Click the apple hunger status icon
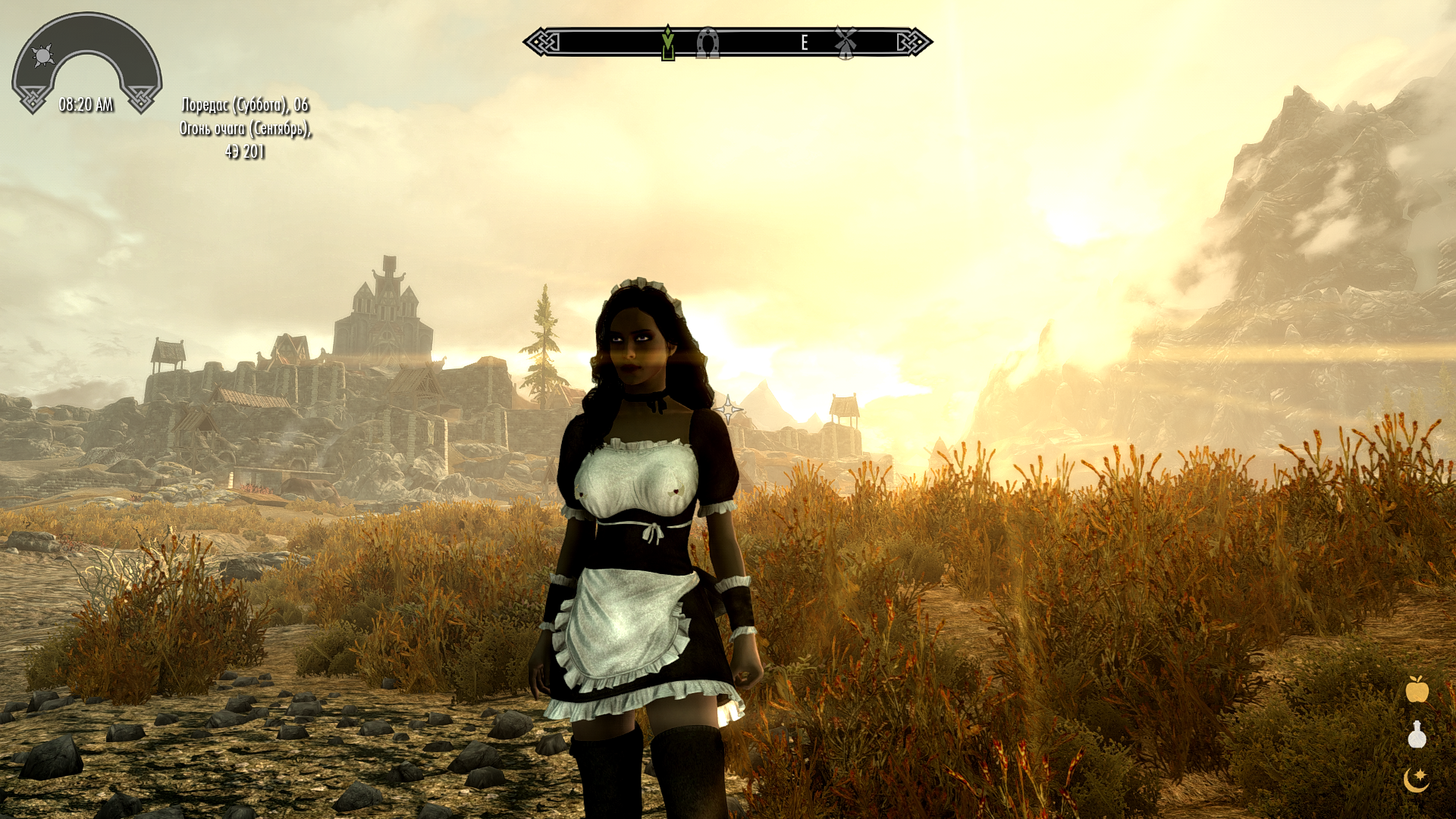Screen dimensions: 1456x819 coord(1417,689)
